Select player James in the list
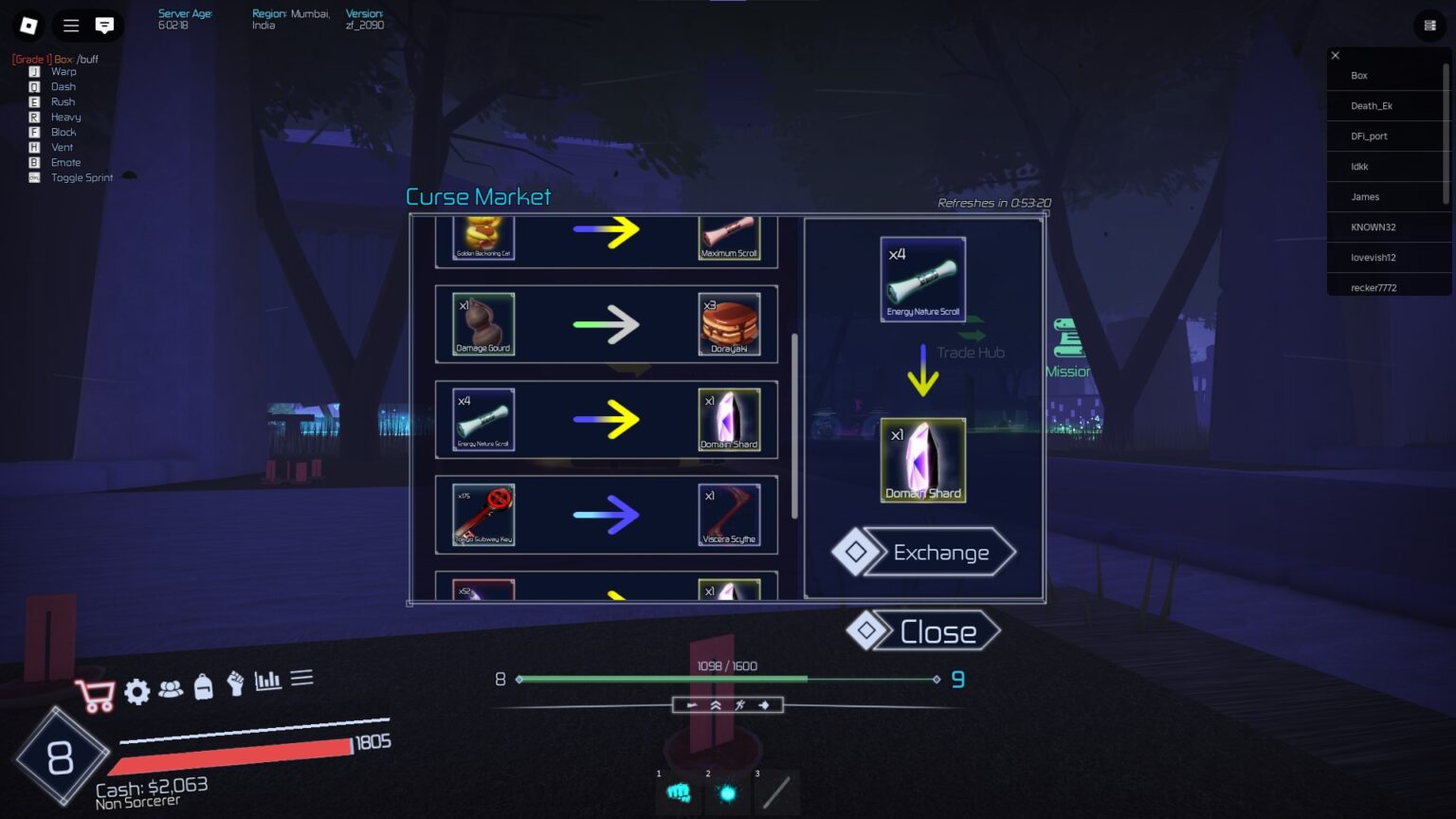 point(1365,196)
